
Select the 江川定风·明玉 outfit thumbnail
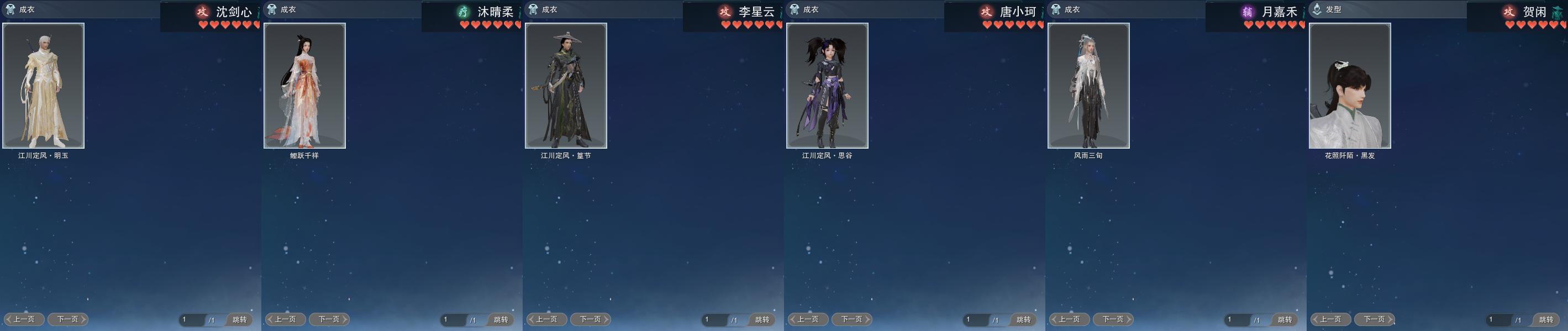(43, 86)
